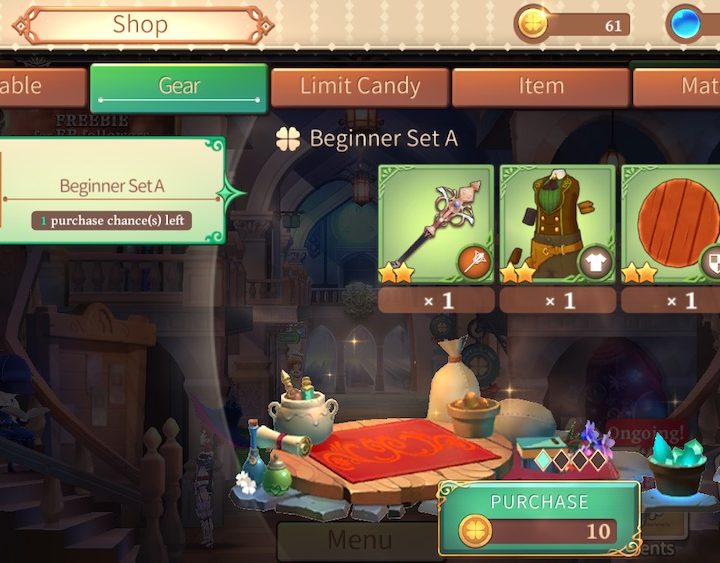Inspect the round wooden shield item
The image size is (720, 563).
[672, 225]
